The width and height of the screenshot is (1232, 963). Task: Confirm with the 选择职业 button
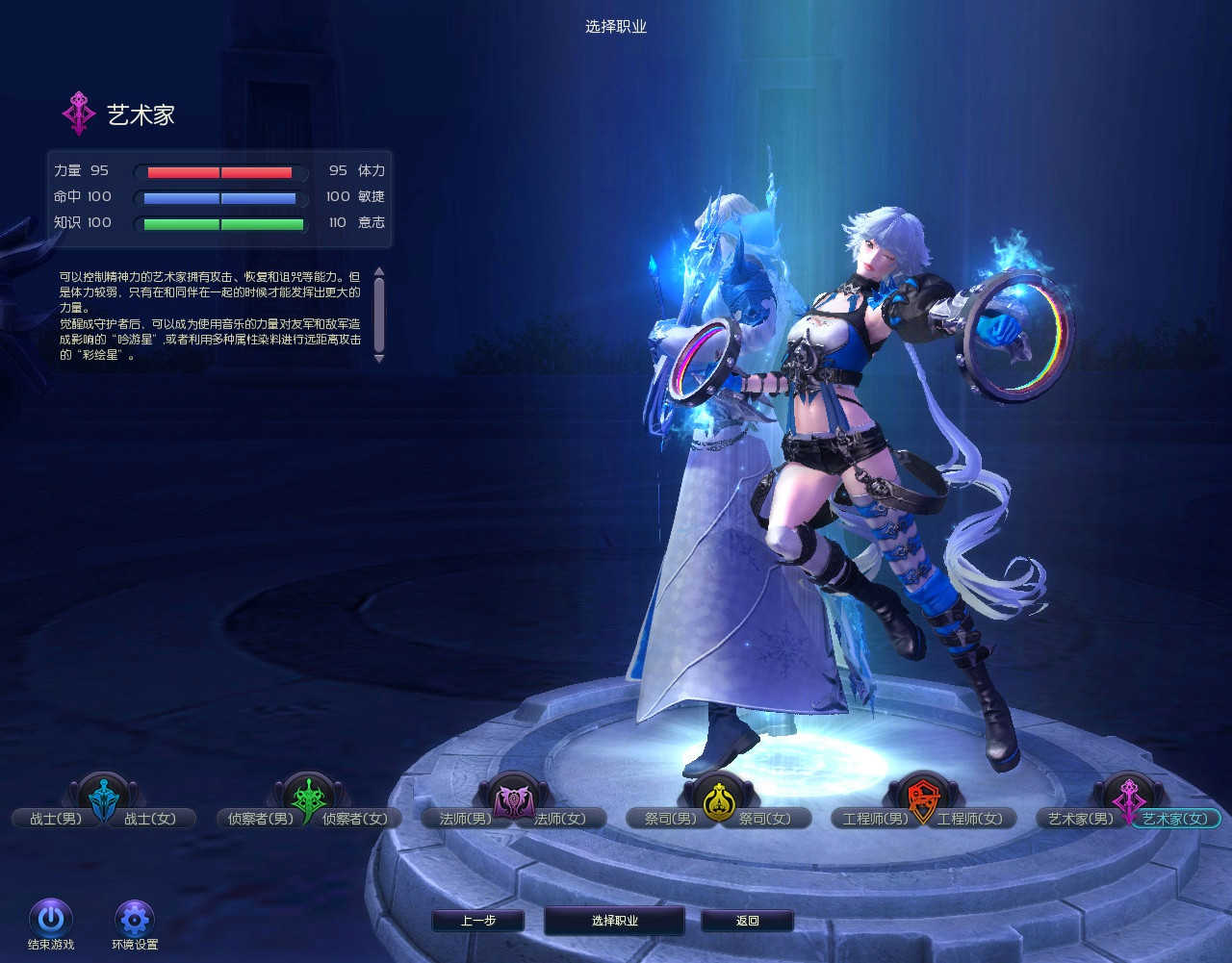tap(614, 921)
